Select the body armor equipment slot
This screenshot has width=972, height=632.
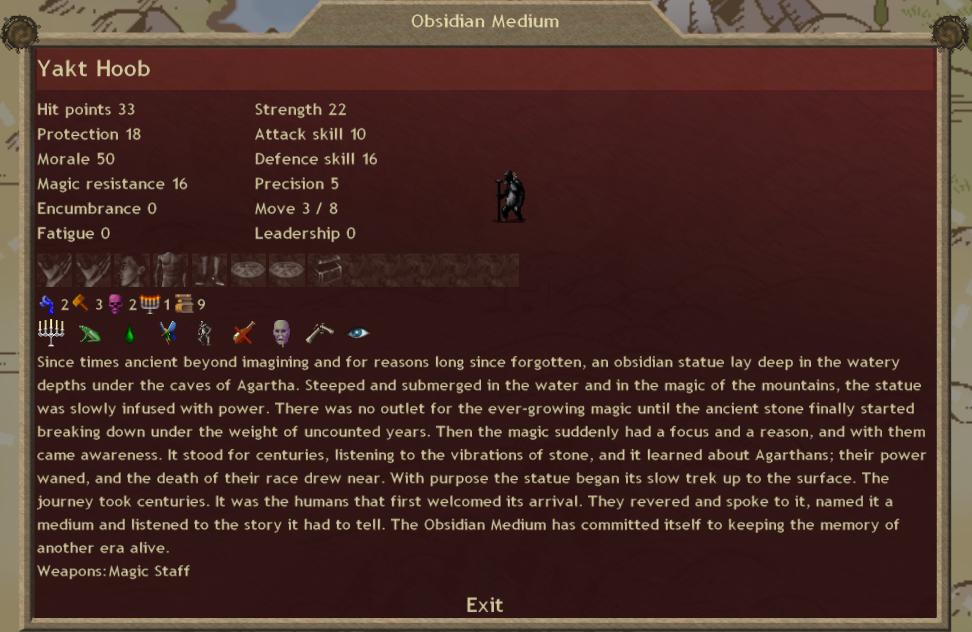click(170, 270)
